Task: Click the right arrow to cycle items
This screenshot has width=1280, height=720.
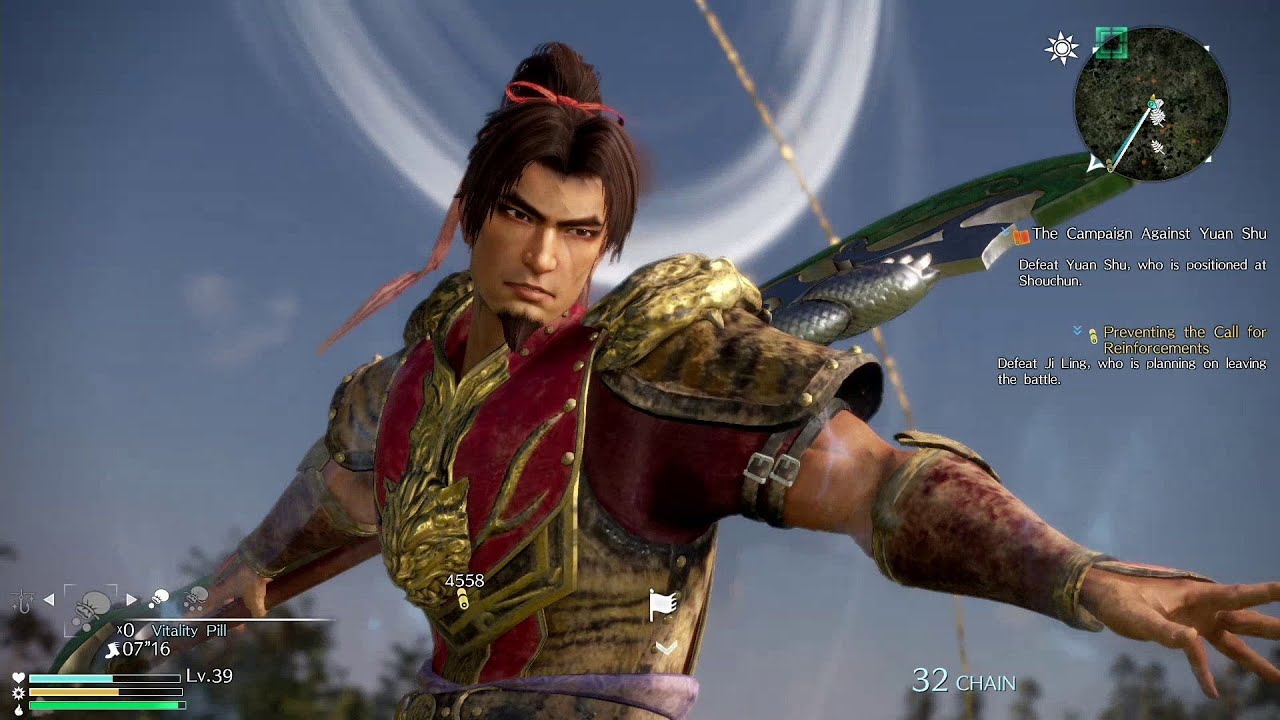Action: click(x=130, y=599)
